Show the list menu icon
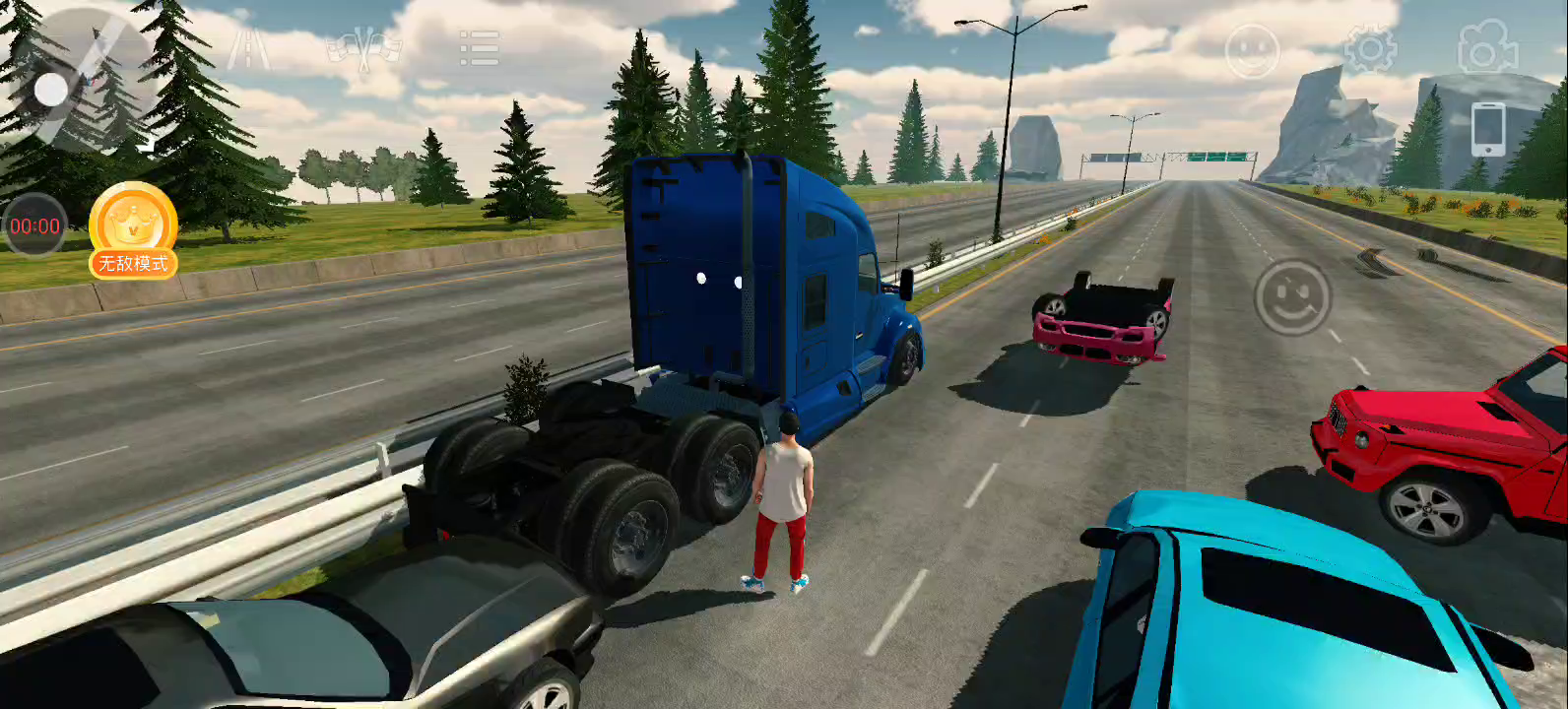1568x709 pixels. click(x=479, y=48)
